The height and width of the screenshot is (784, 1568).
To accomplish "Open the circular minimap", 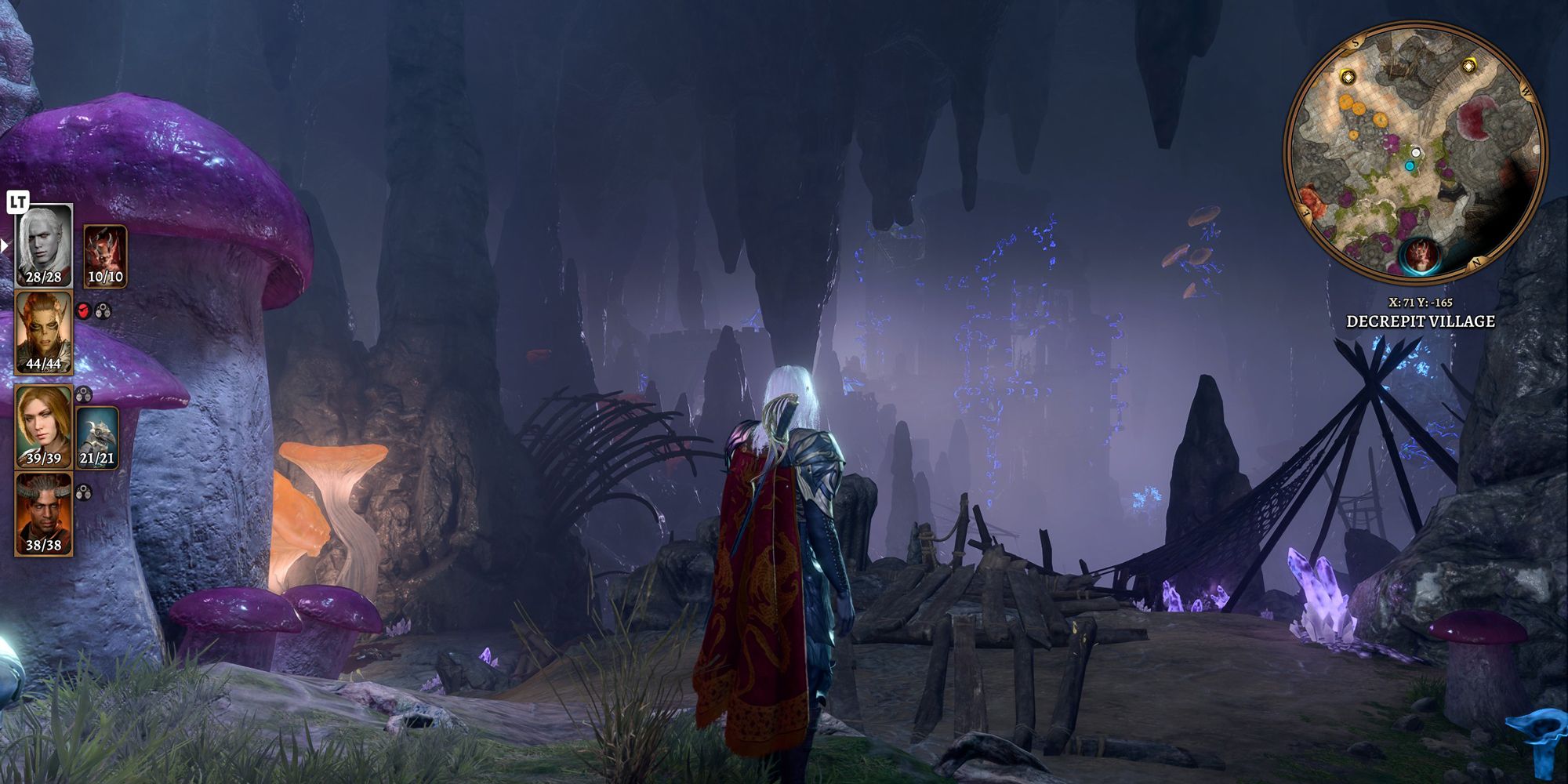I will click(1416, 151).
